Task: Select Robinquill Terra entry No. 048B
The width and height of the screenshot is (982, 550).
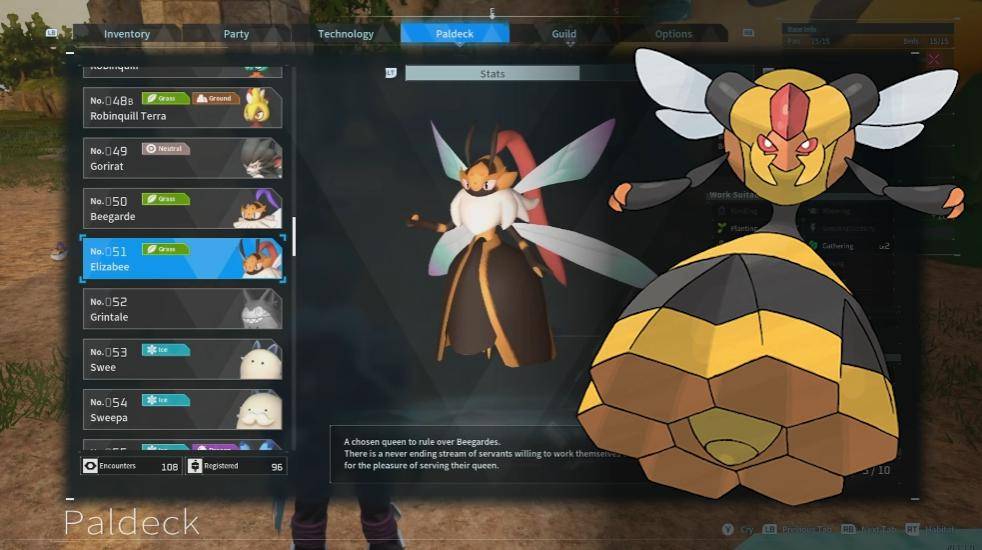Action: click(182, 108)
